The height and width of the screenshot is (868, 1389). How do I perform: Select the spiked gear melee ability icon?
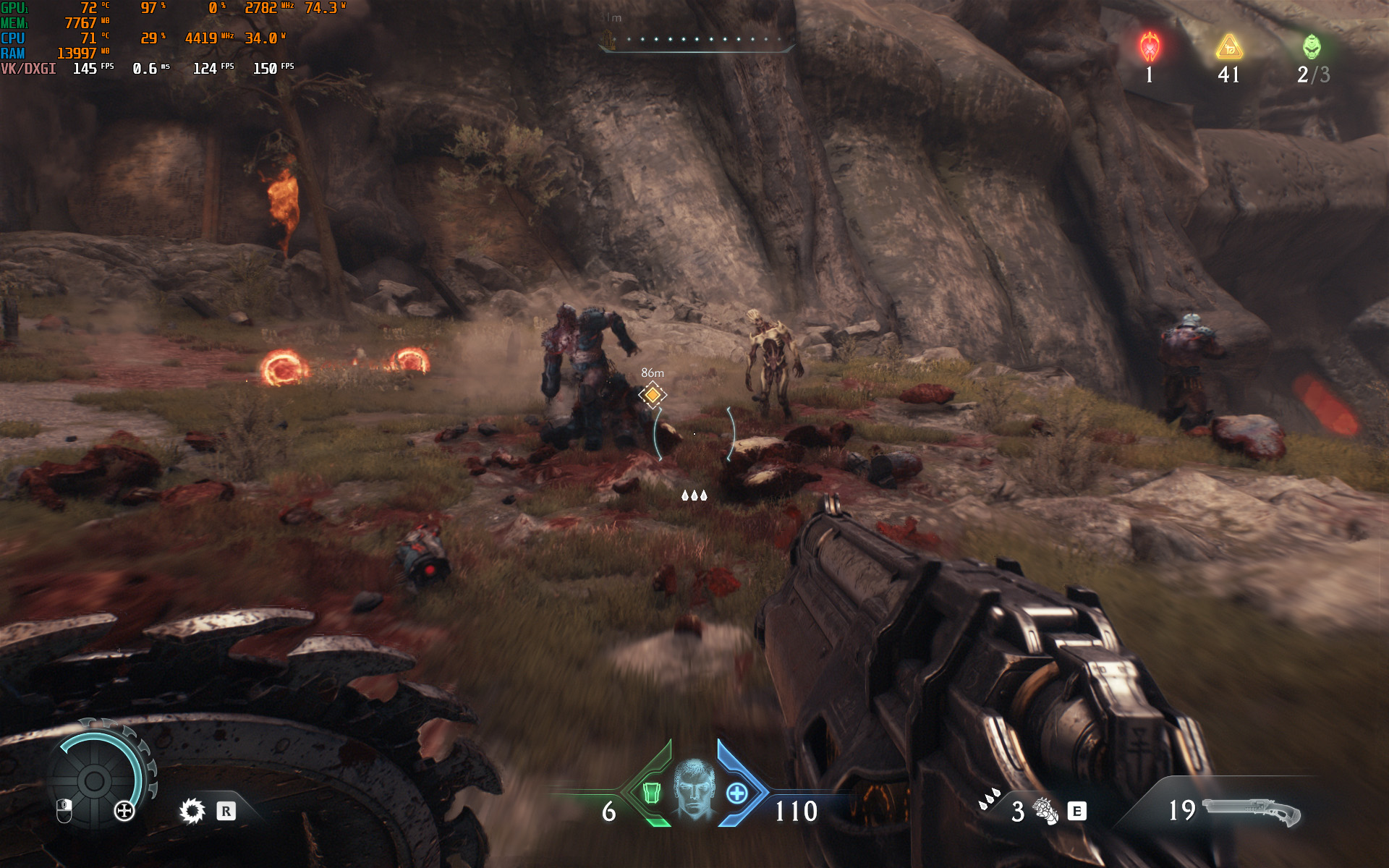[x=192, y=811]
